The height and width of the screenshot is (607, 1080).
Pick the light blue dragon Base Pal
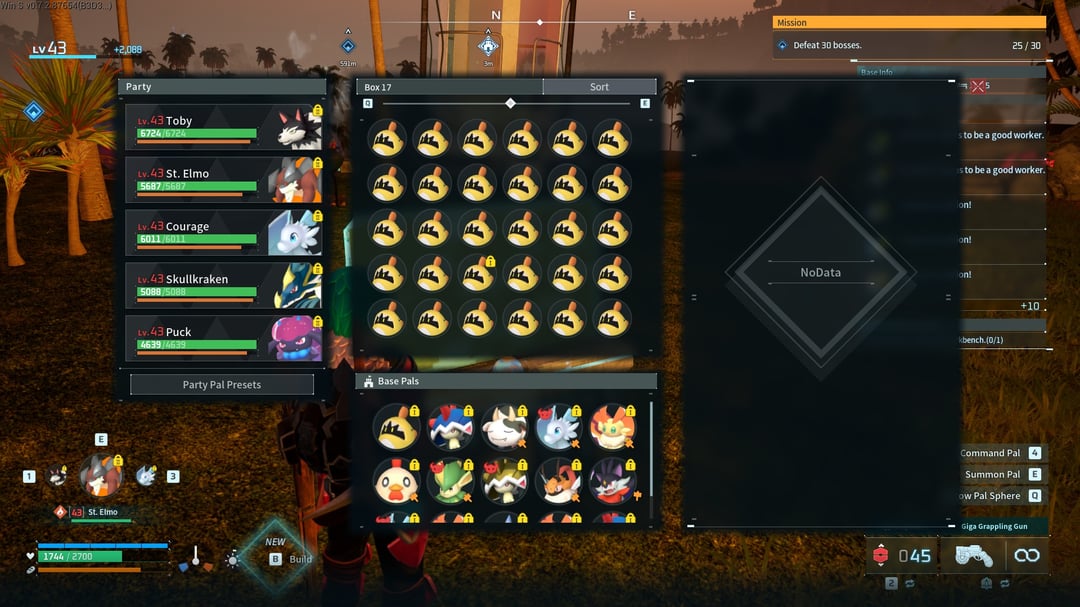click(x=557, y=427)
